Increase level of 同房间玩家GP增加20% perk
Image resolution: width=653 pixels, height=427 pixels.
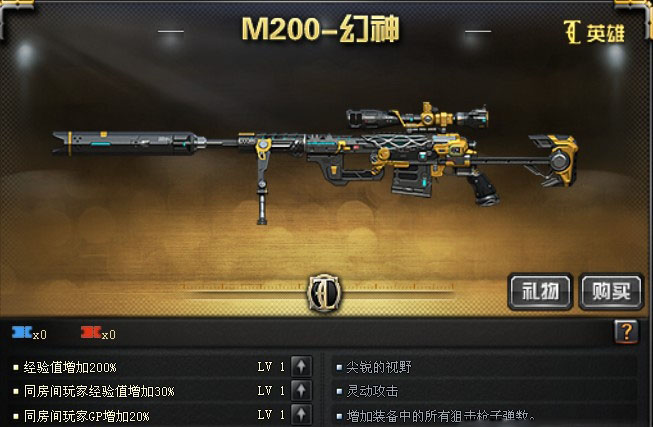pos(303,414)
